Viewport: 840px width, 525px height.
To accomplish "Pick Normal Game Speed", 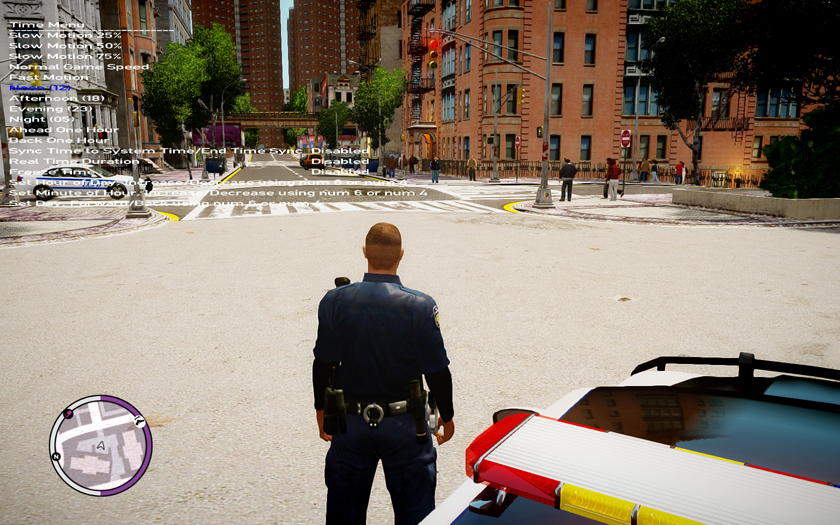I will 78,67.
